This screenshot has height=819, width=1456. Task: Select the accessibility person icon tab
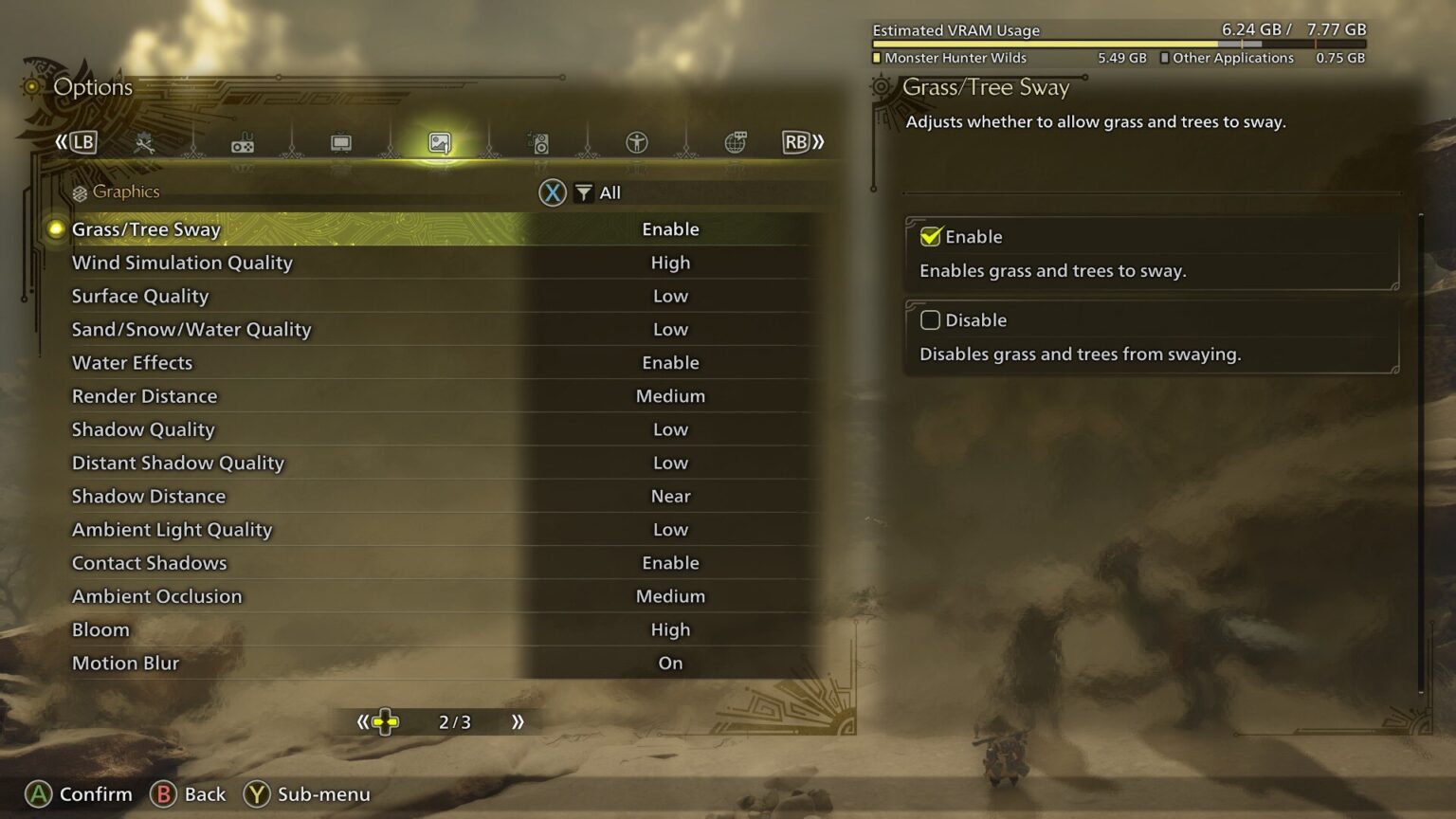[635, 142]
